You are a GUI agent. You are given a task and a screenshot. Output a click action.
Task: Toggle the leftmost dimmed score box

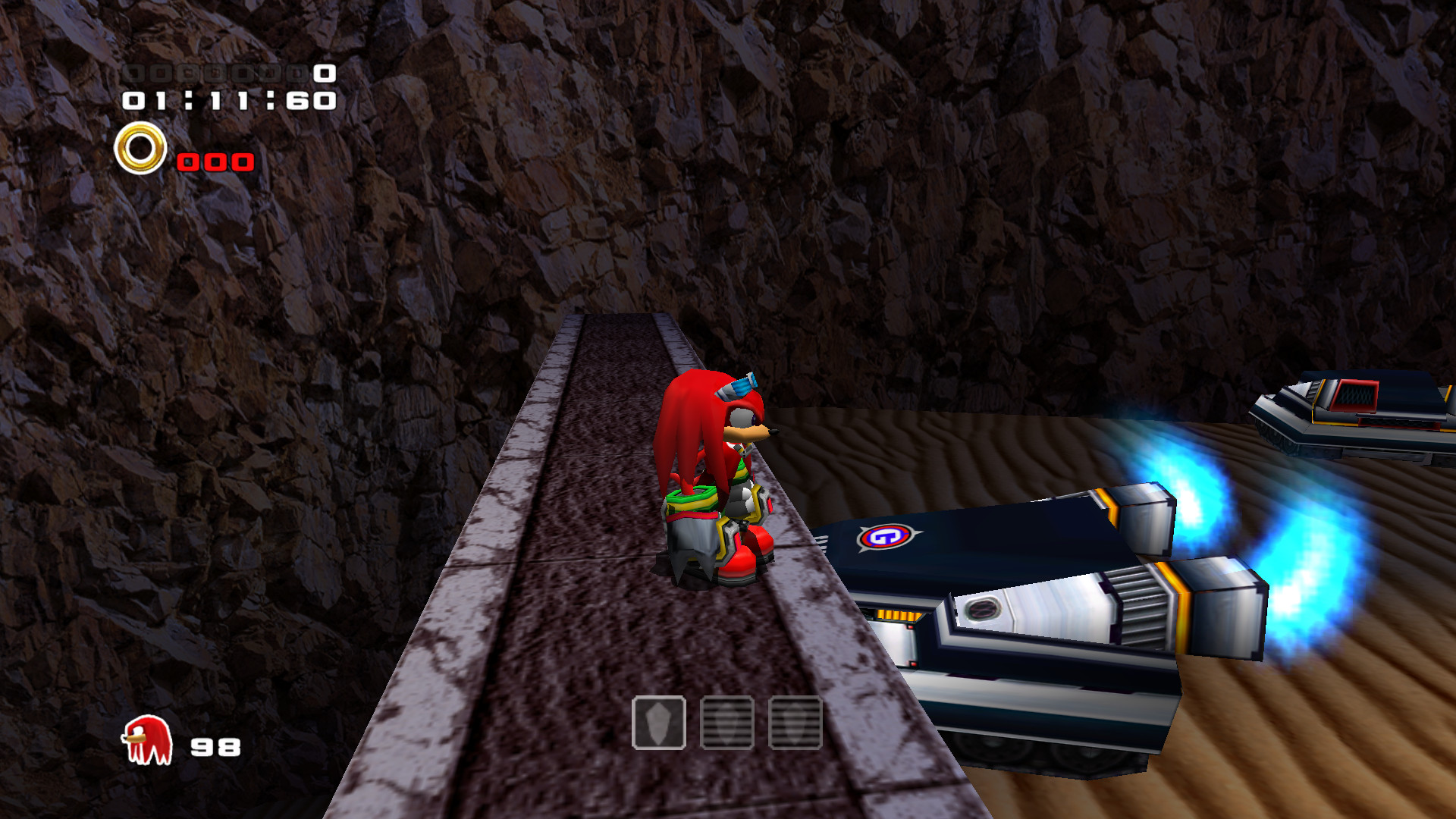135,74
